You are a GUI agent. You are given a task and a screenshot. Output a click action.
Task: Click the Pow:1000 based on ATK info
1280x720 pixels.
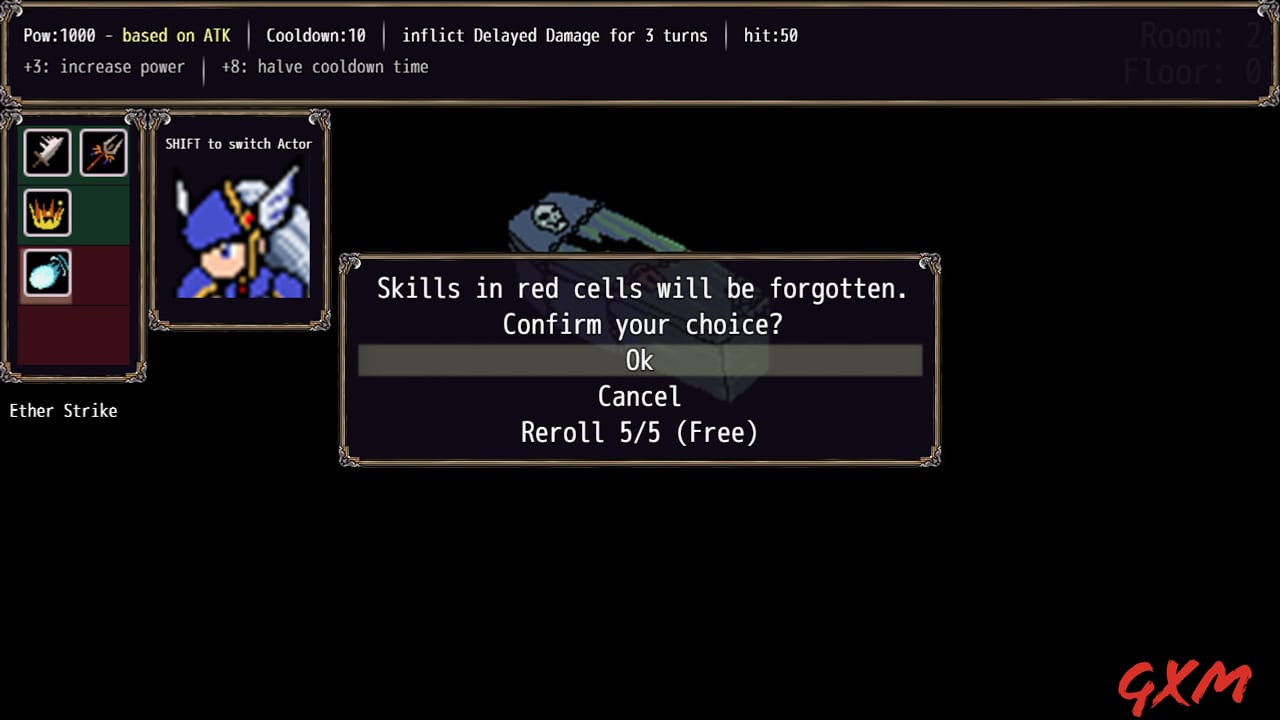click(x=127, y=35)
